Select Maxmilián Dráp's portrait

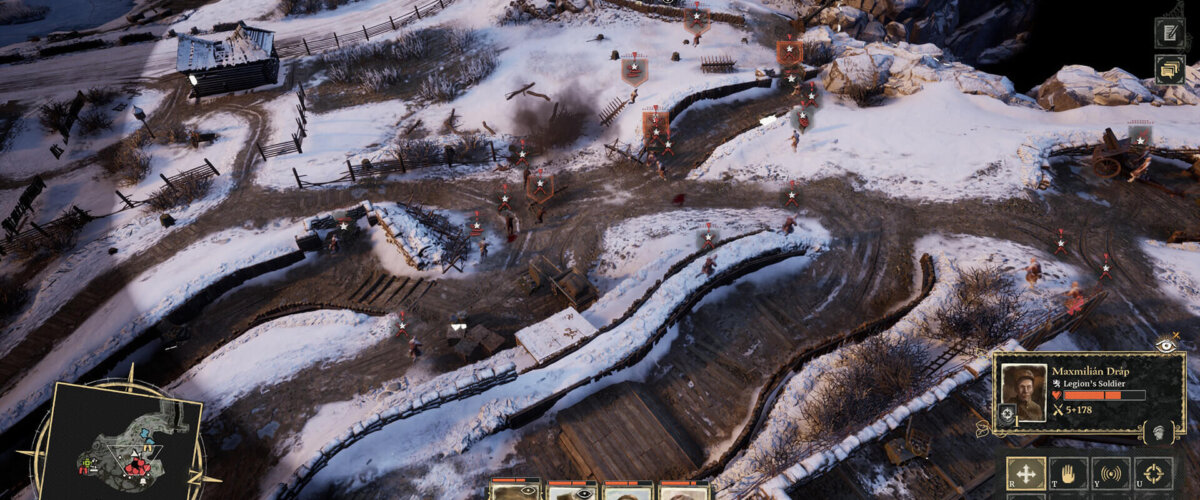pyautogui.click(x=1025, y=391)
